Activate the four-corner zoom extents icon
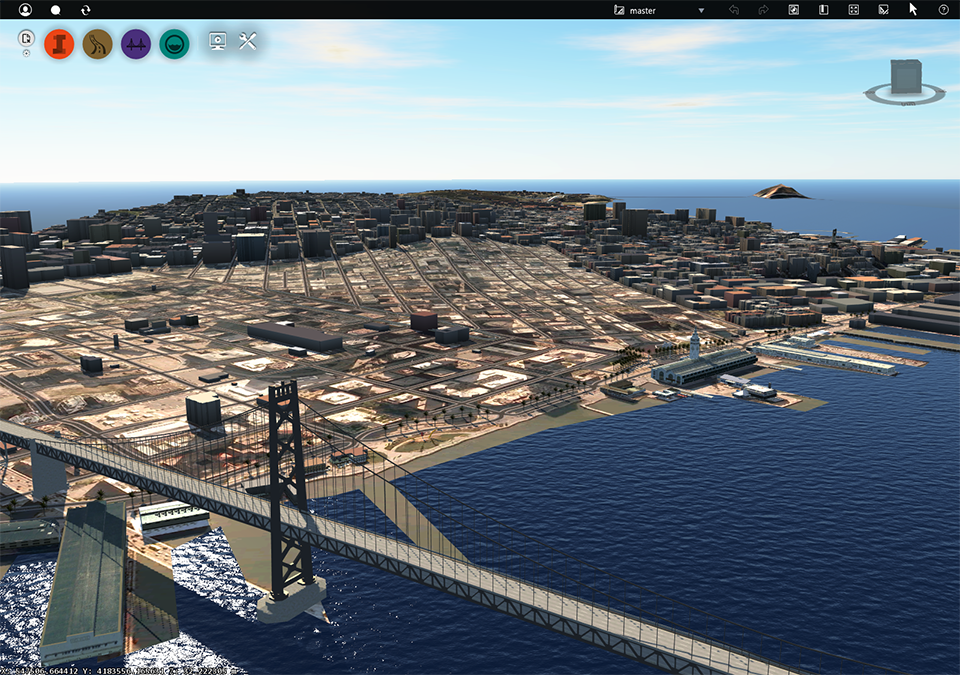This screenshot has height=675, width=960. coord(854,10)
